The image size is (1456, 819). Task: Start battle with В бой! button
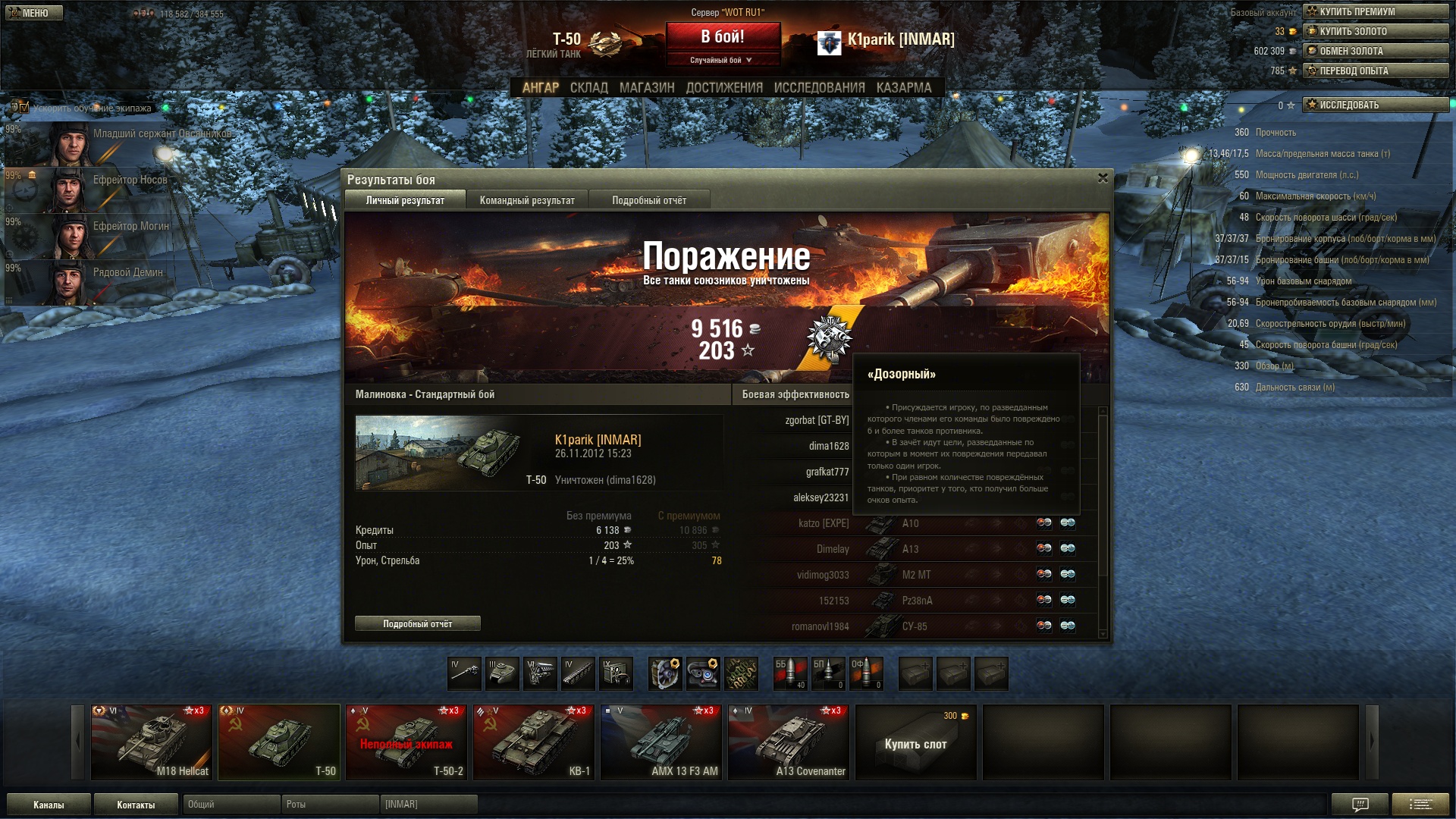[722, 36]
